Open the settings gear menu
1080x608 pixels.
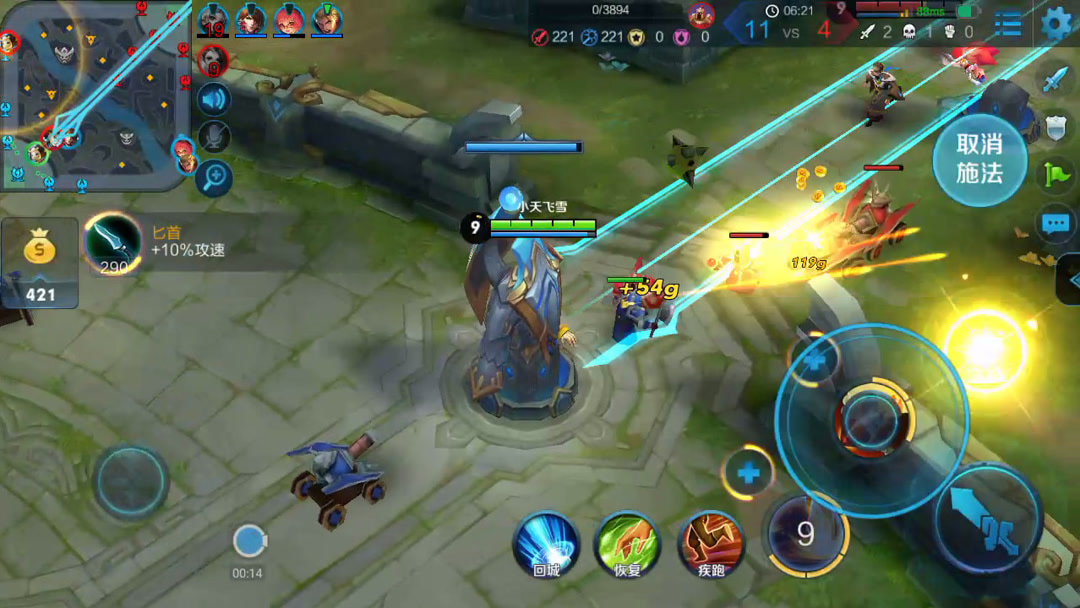click(1056, 24)
